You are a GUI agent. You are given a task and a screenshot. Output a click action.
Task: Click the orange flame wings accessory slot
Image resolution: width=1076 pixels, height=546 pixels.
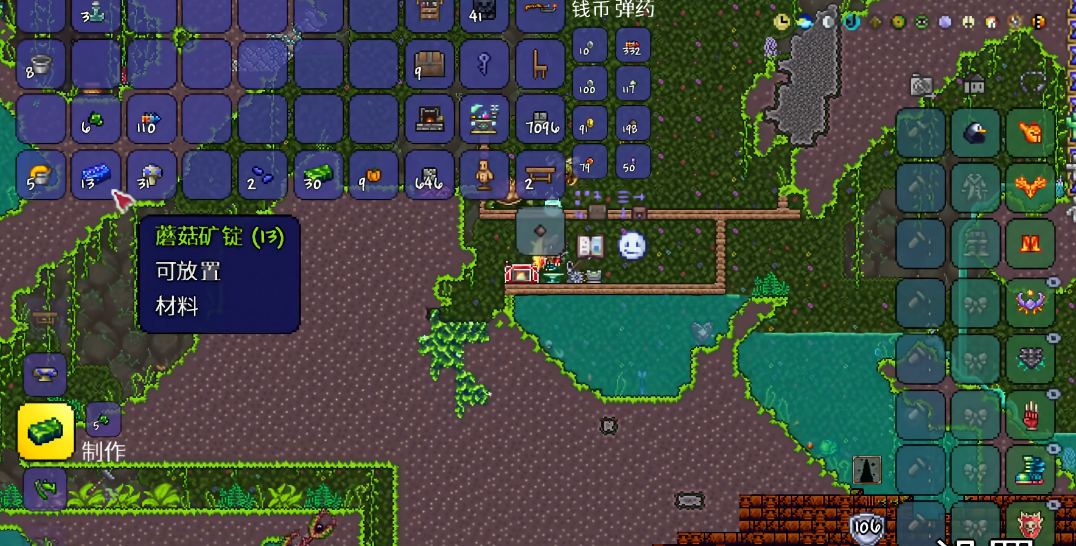tap(1031, 188)
